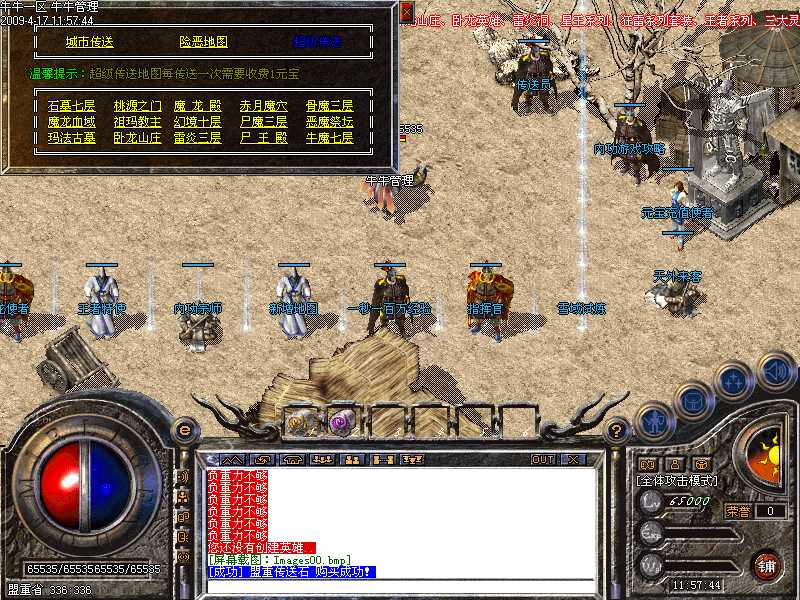The height and width of the screenshot is (600, 800).
Task: Switch to the 险恶地图 dangerous maps list
Action: 203,42
